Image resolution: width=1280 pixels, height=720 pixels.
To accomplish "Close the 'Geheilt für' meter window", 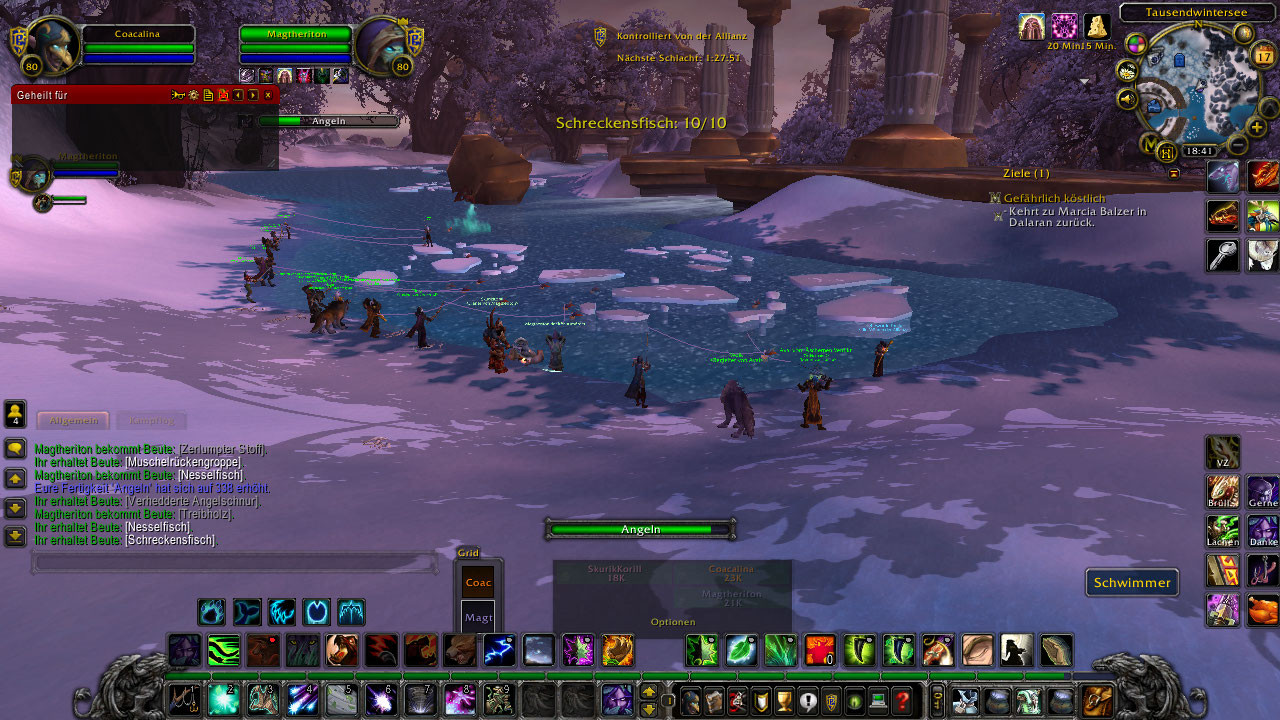I will click(x=268, y=95).
